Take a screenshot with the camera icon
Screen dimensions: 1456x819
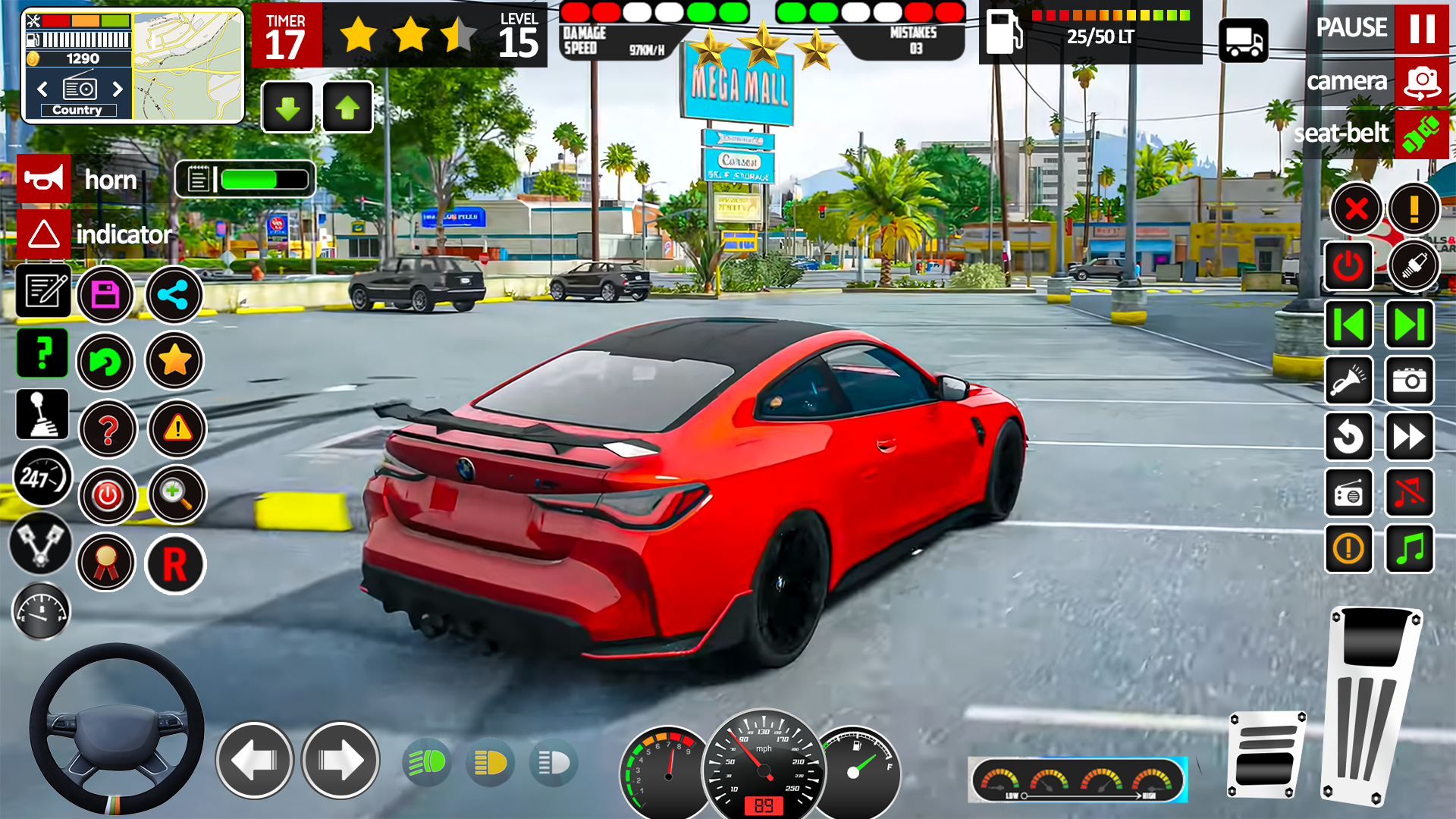point(1409,381)
